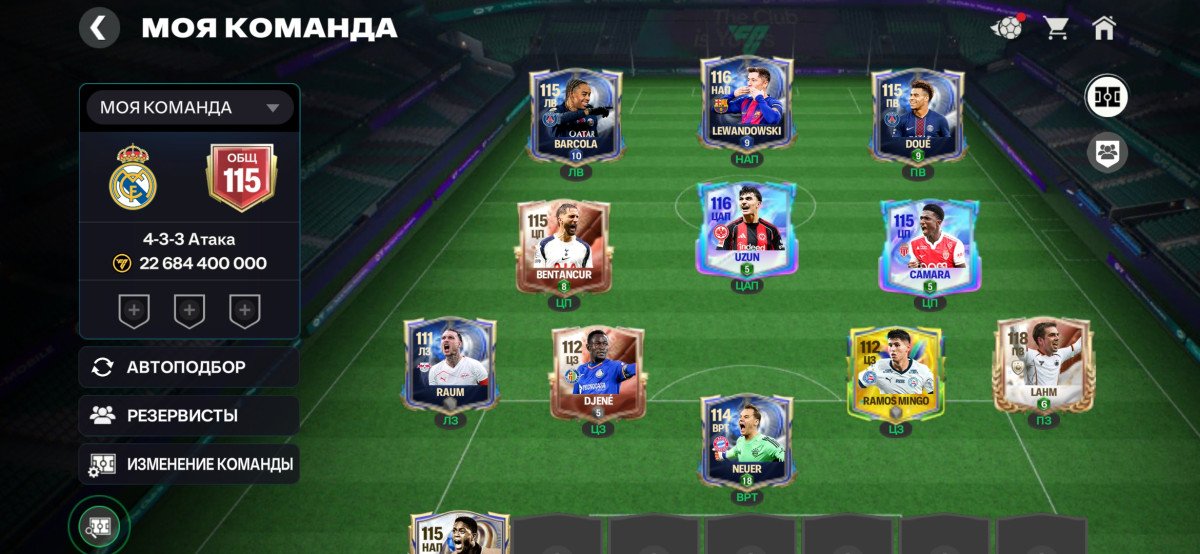Select the Lewandowski player card

point(746,105)
